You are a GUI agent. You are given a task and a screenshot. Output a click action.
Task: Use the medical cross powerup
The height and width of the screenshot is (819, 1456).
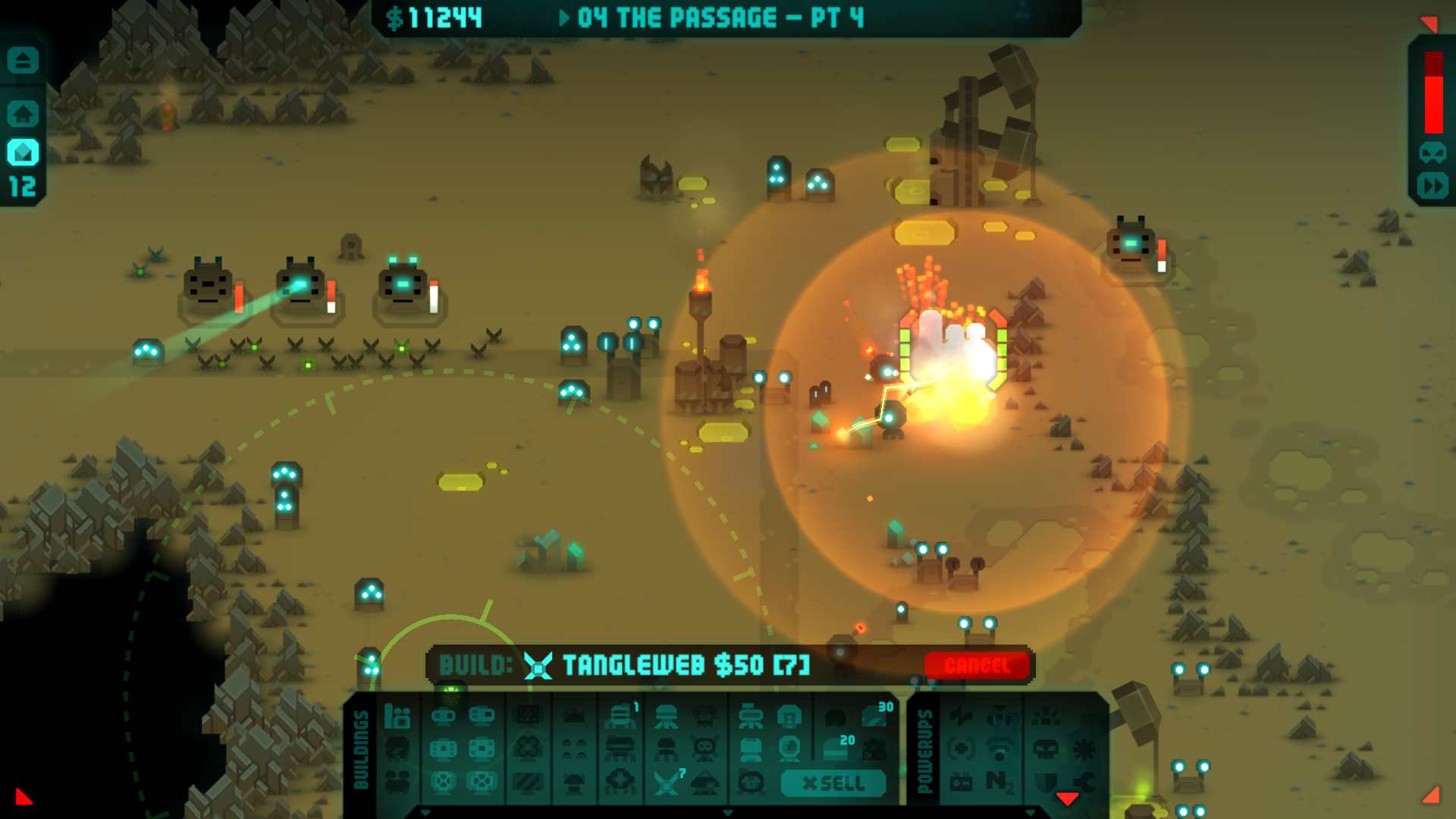pyautogui.click(x=961, y=749)
